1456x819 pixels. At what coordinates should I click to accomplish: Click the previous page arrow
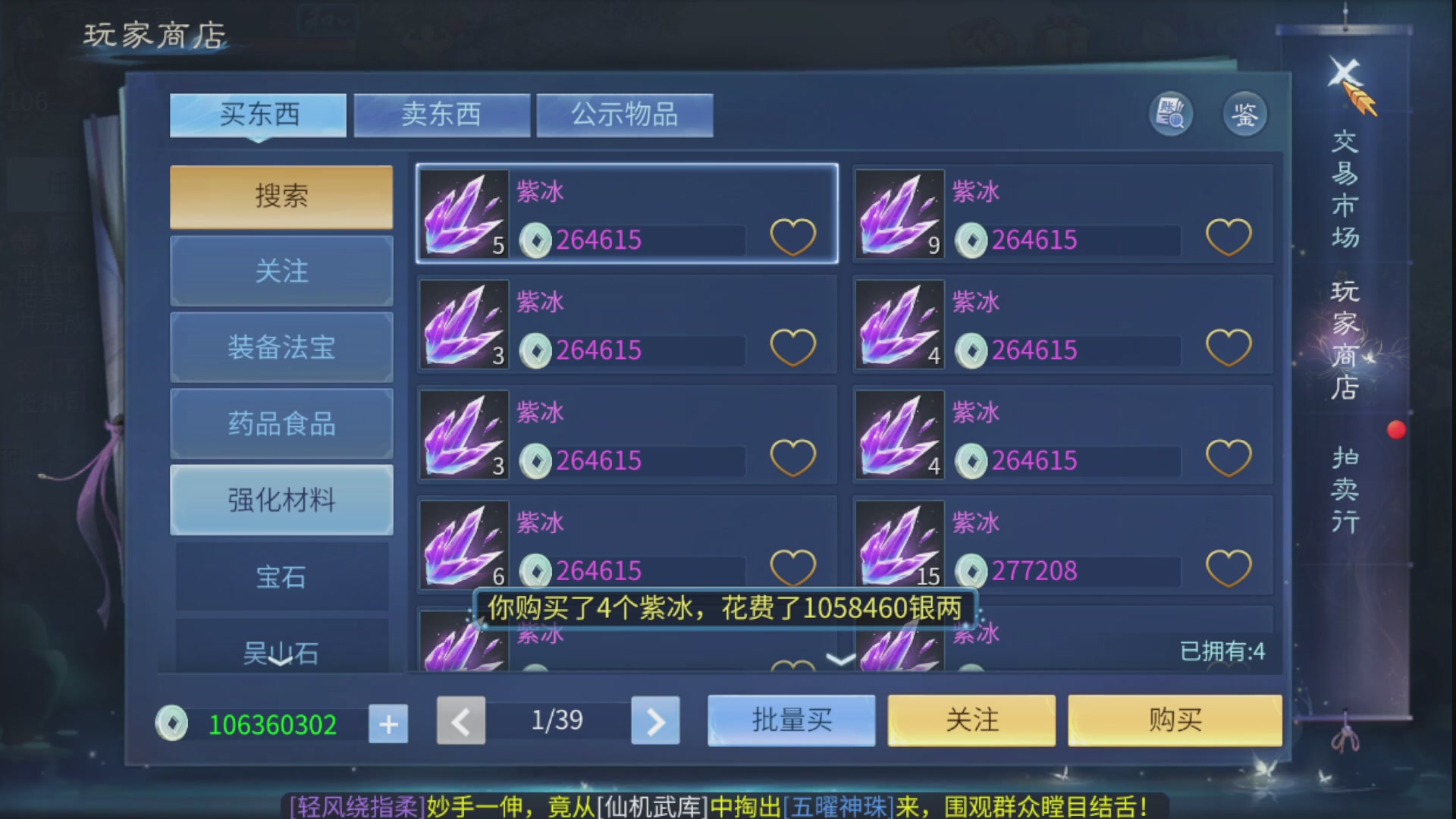tap(460, 722)
